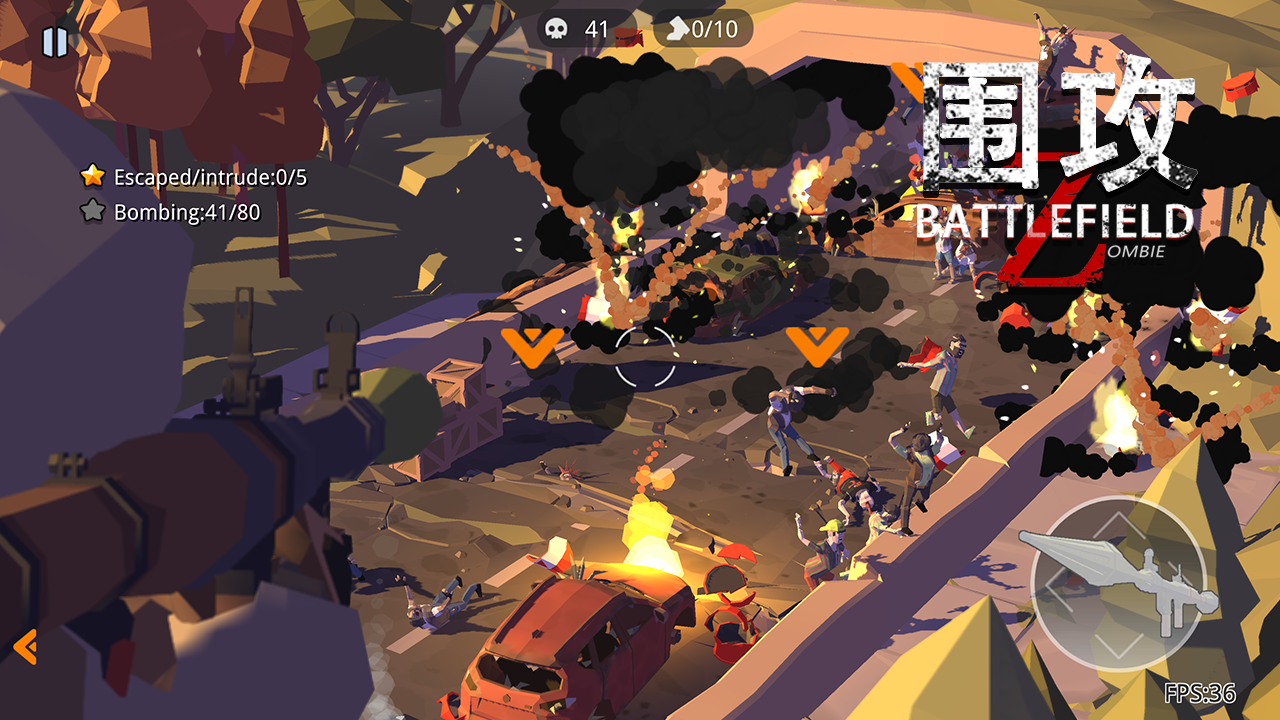Screen dimensions: 1280x720
Task: Fire the rocket launcher button
Action: [1118, 583]
